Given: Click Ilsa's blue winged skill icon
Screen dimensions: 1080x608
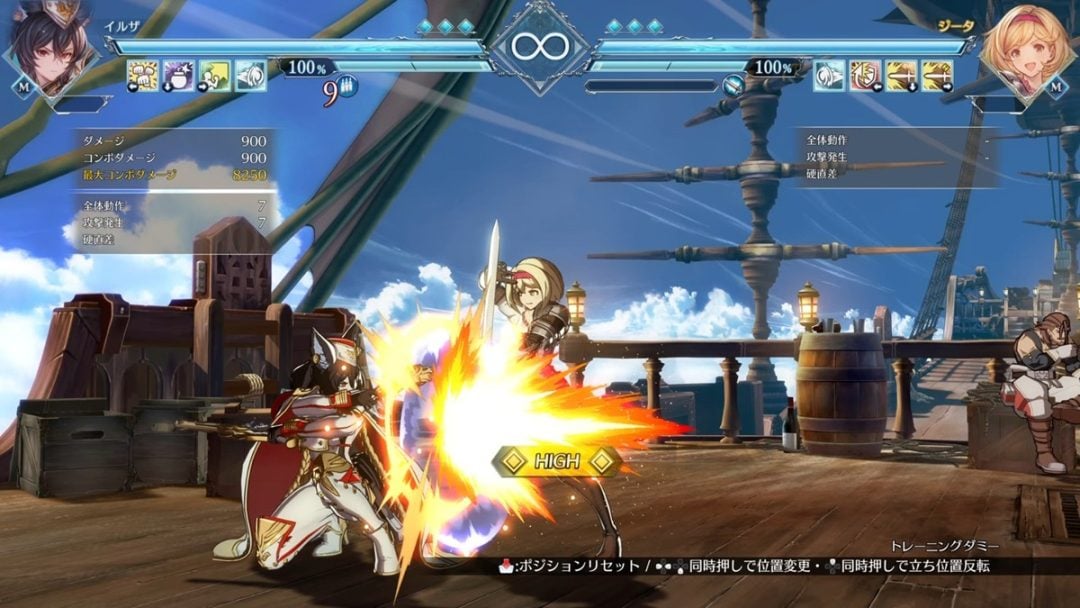Looking at the screenshot, I should pos(251,75).
